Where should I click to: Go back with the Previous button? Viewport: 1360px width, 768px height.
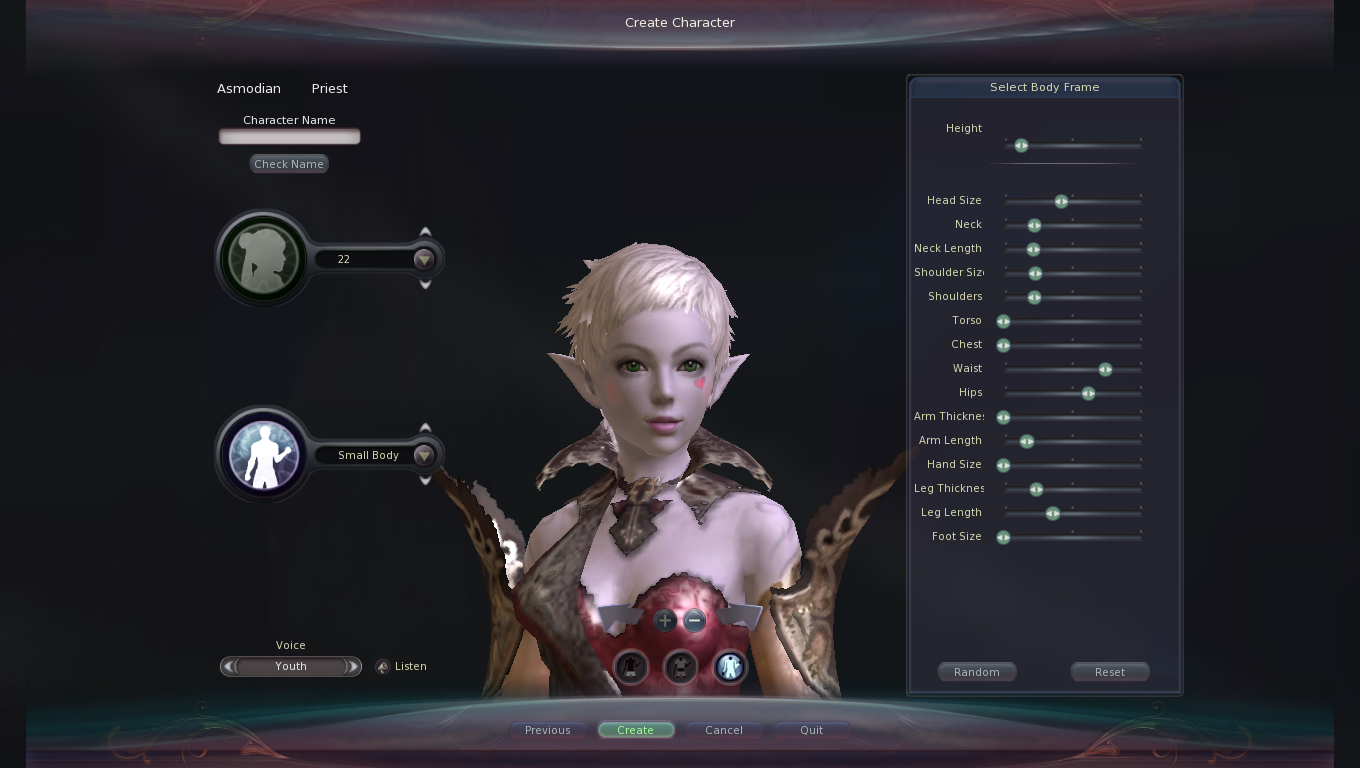pos(547,730)
